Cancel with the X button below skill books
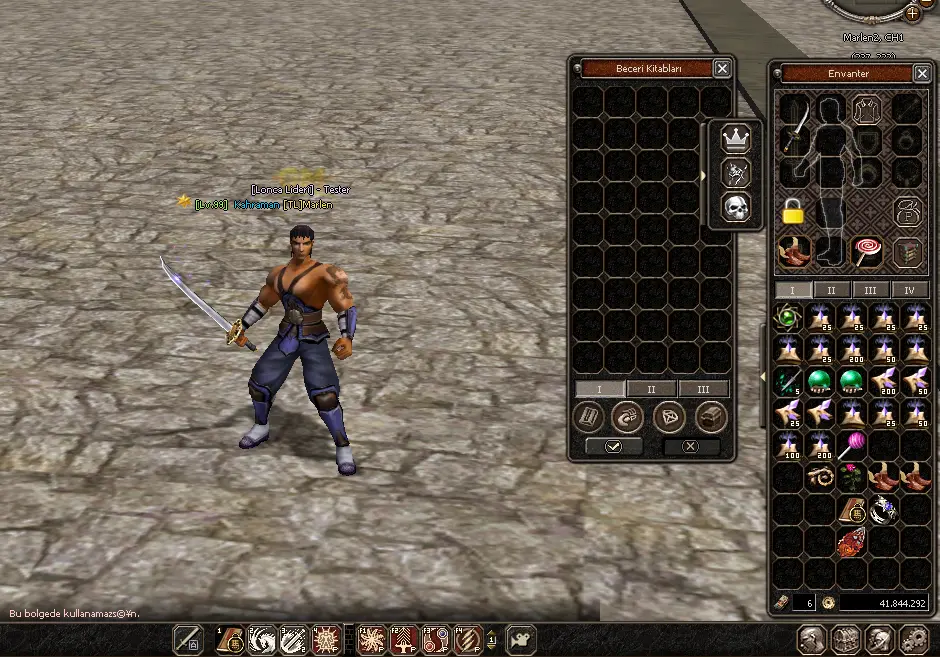940x657 pixels. (690, 446)
